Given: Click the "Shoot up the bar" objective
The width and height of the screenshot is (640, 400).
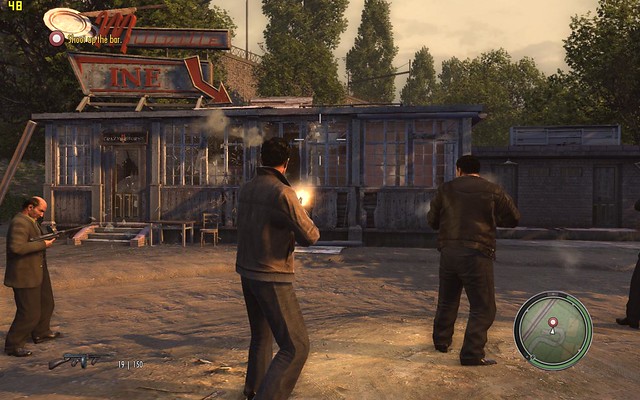Looking at the screenshot, I should [96, 38].
